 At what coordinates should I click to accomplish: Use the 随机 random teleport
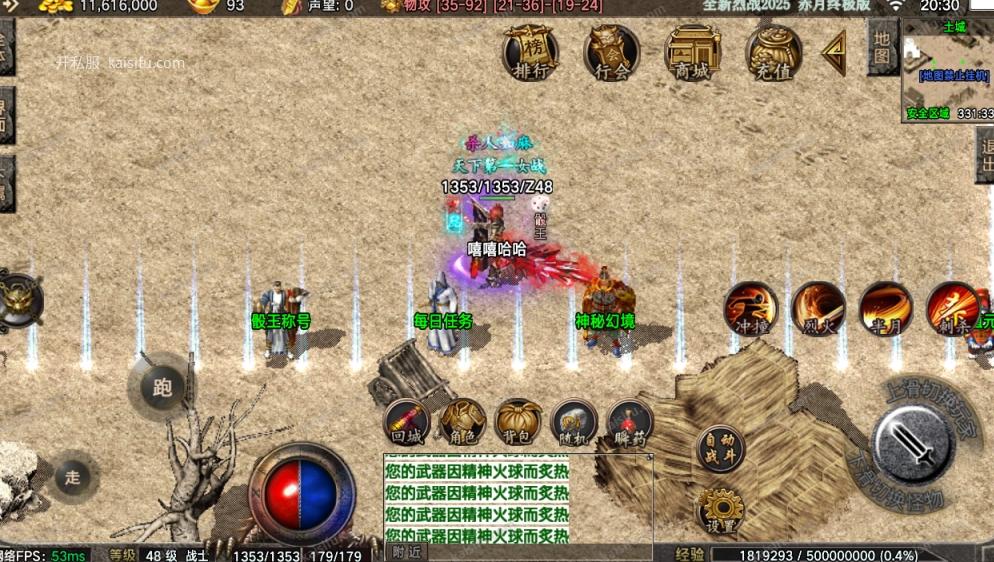[575, 423]
